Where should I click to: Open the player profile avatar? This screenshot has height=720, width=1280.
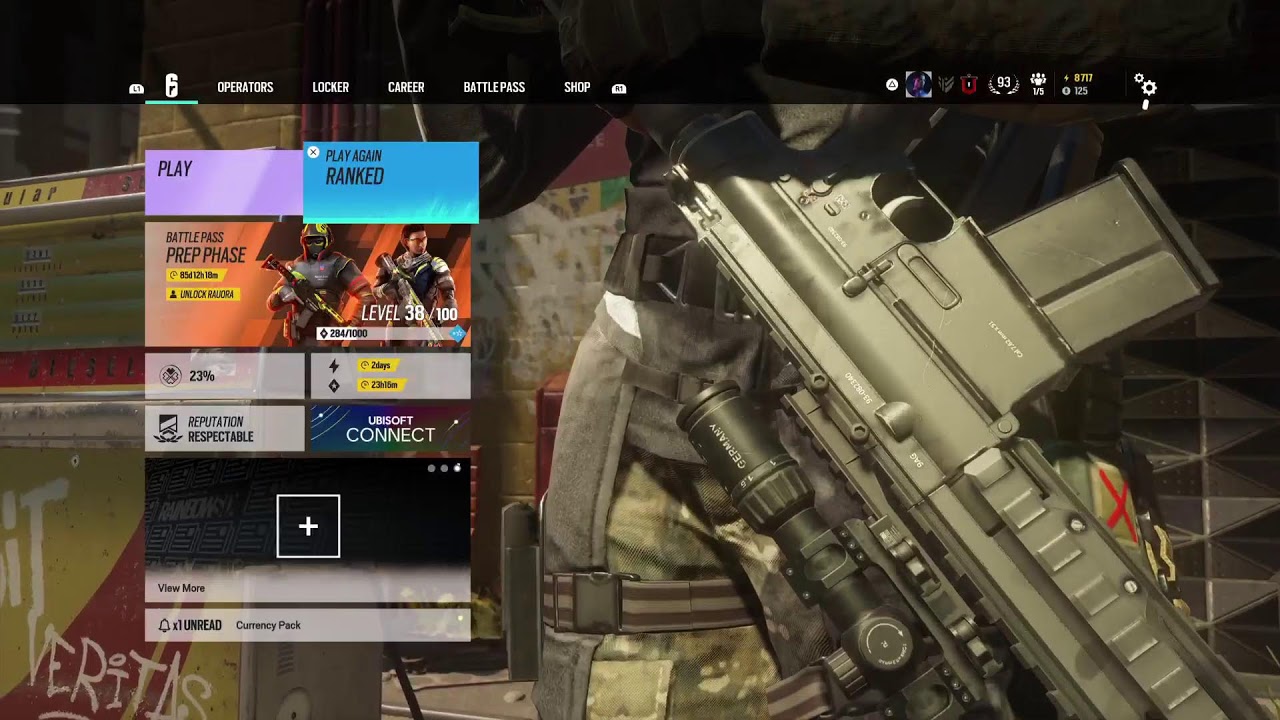pos(918,85)
